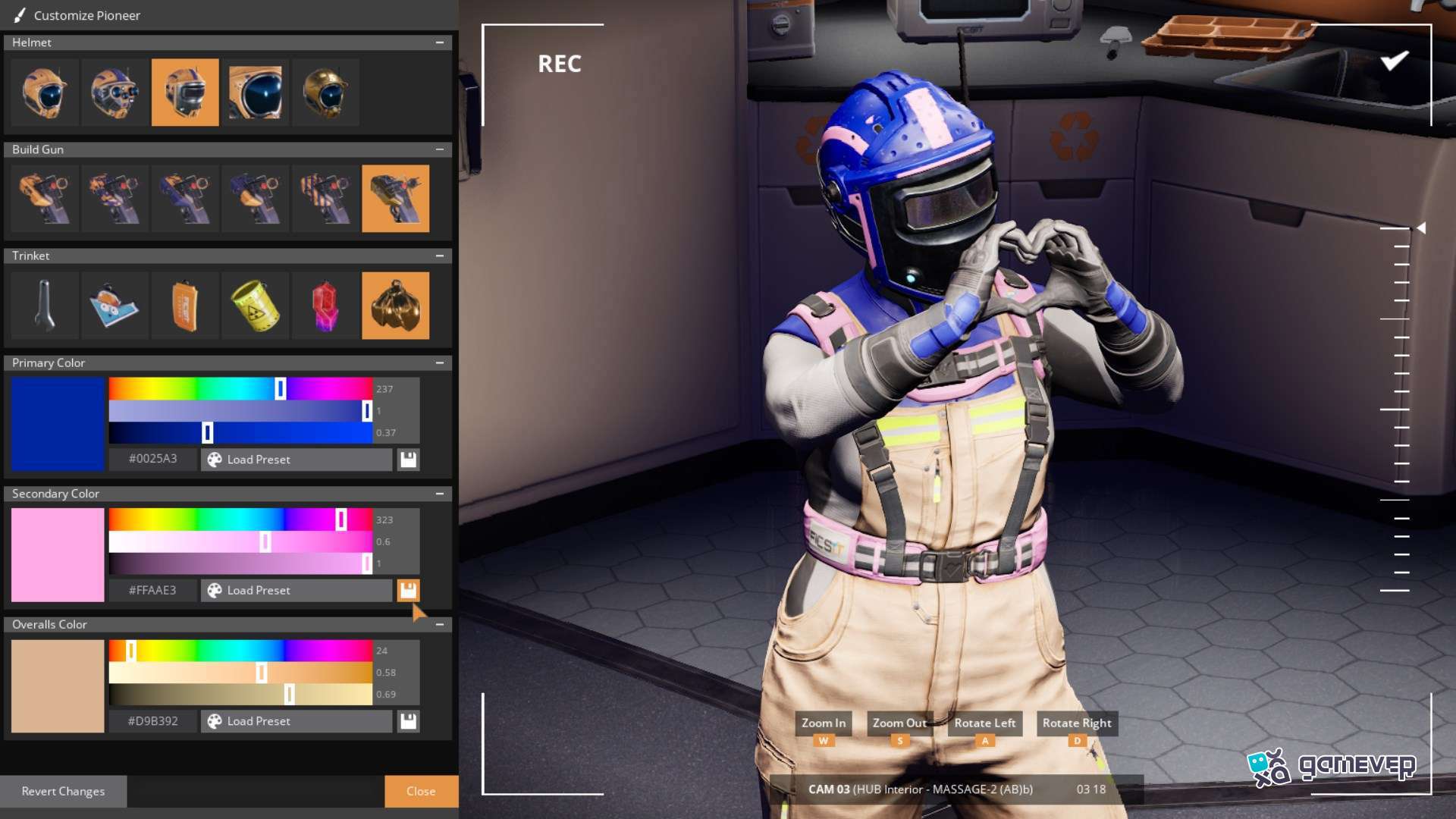This screenshot has height=819, width=1456.
Task: Select the golden nut trinket
Action: 395,306
